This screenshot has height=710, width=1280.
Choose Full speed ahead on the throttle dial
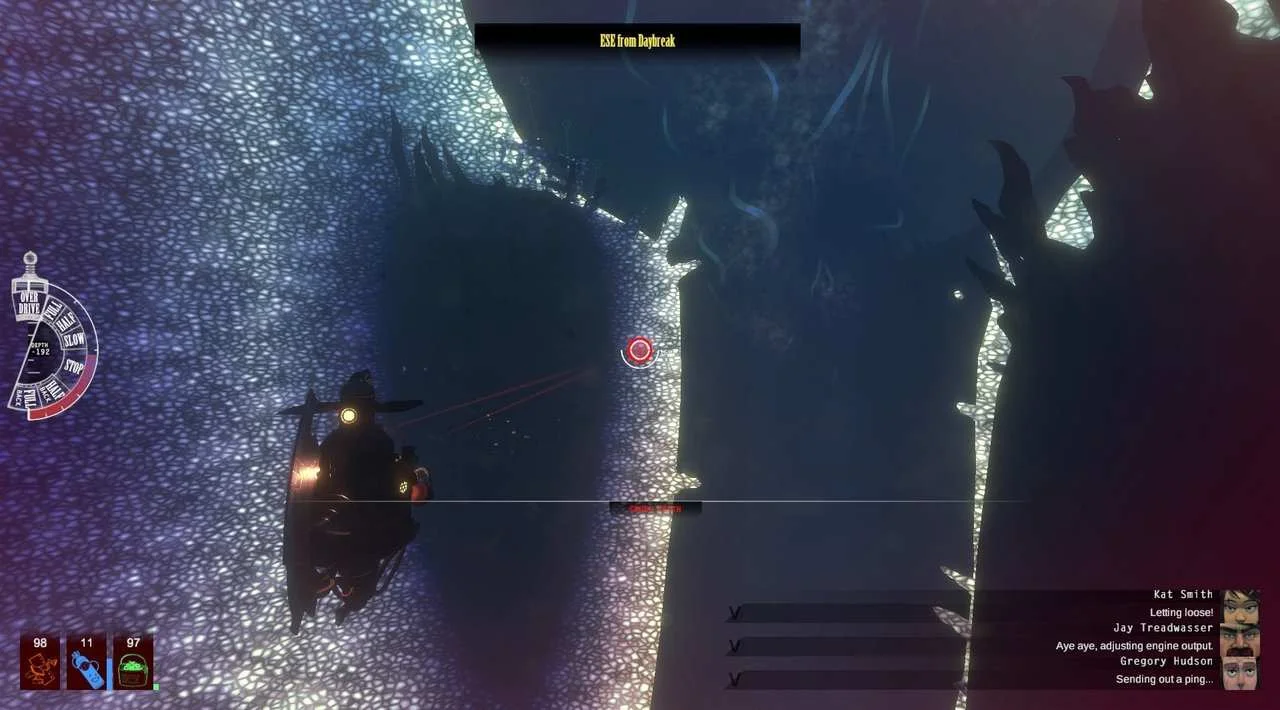pos(52,309)
